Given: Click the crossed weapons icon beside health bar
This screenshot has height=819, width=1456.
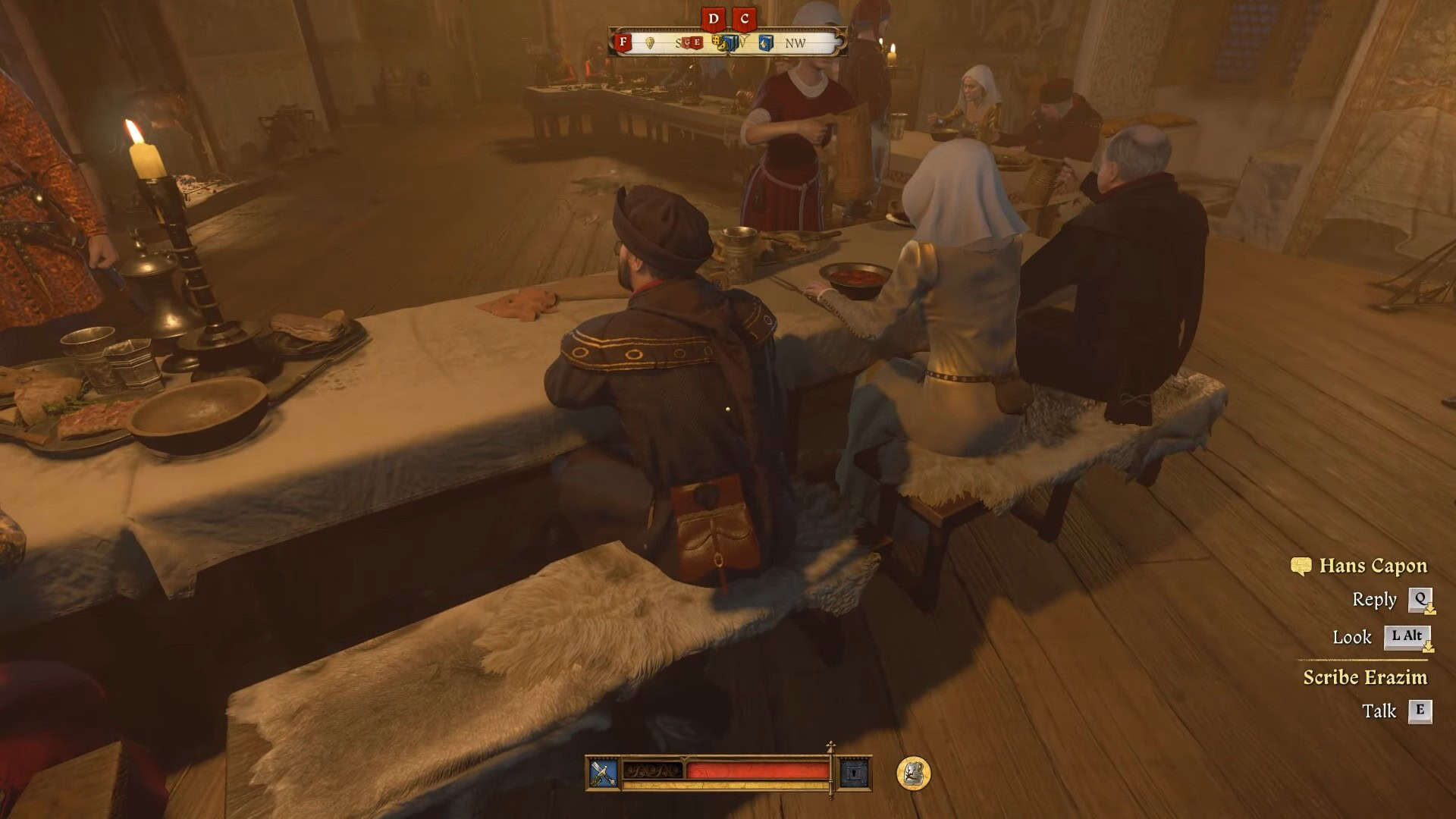Looking at the screenshot, I should pyautogui.click(x=604, y=773).
